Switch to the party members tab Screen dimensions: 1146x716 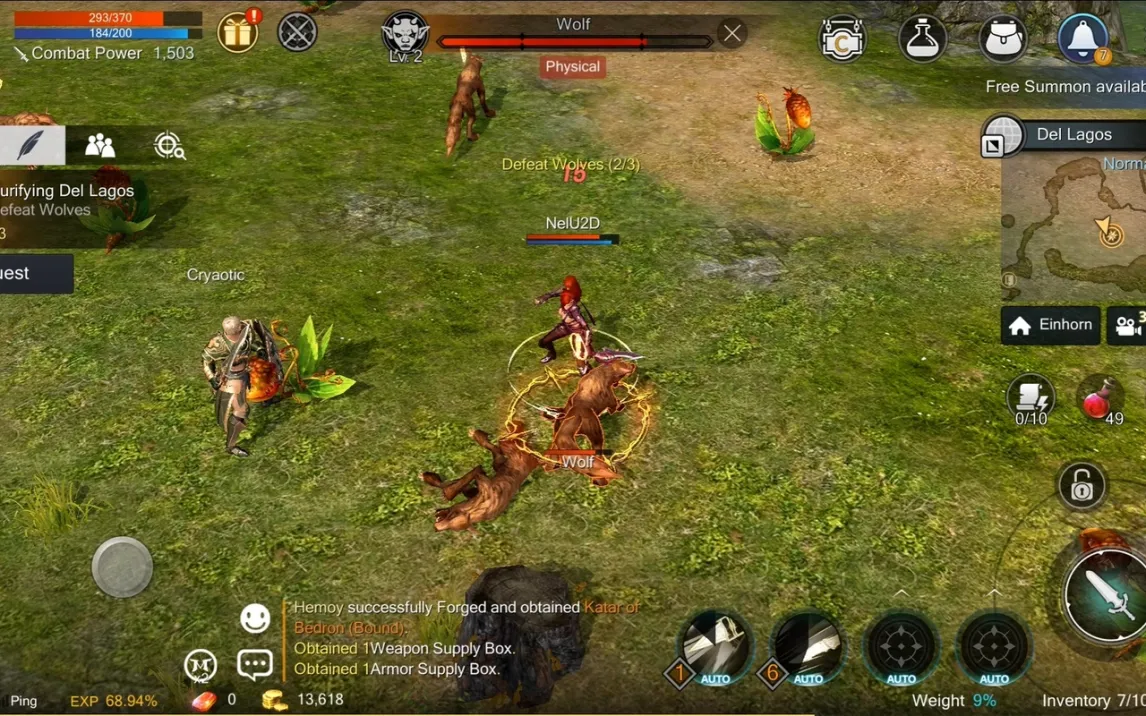[x=100, y=146]
